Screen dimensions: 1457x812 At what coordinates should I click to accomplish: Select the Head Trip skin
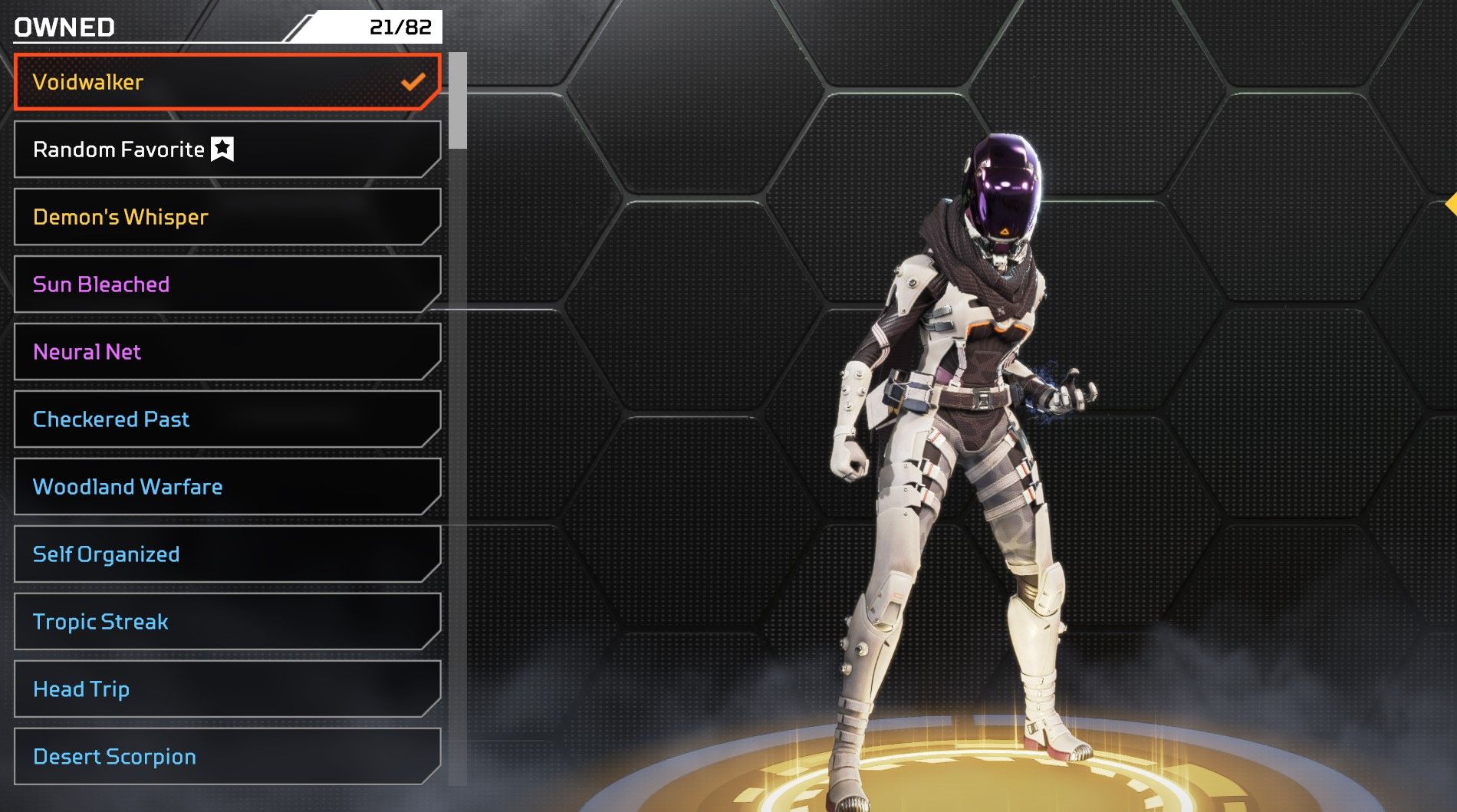pyautogui.click(x=227, y=689)
